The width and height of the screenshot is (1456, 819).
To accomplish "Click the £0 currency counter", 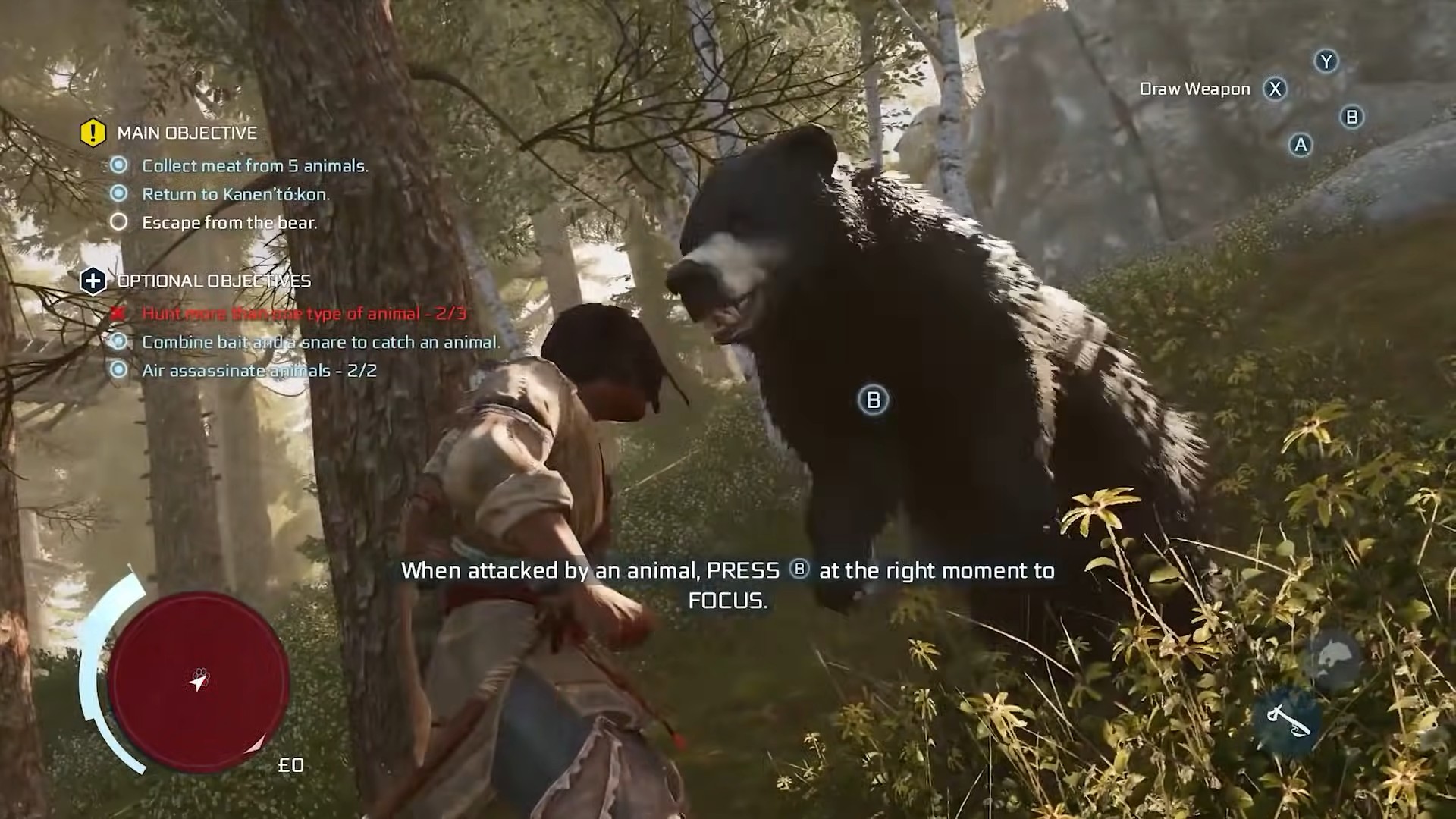I will click(289, 765).
